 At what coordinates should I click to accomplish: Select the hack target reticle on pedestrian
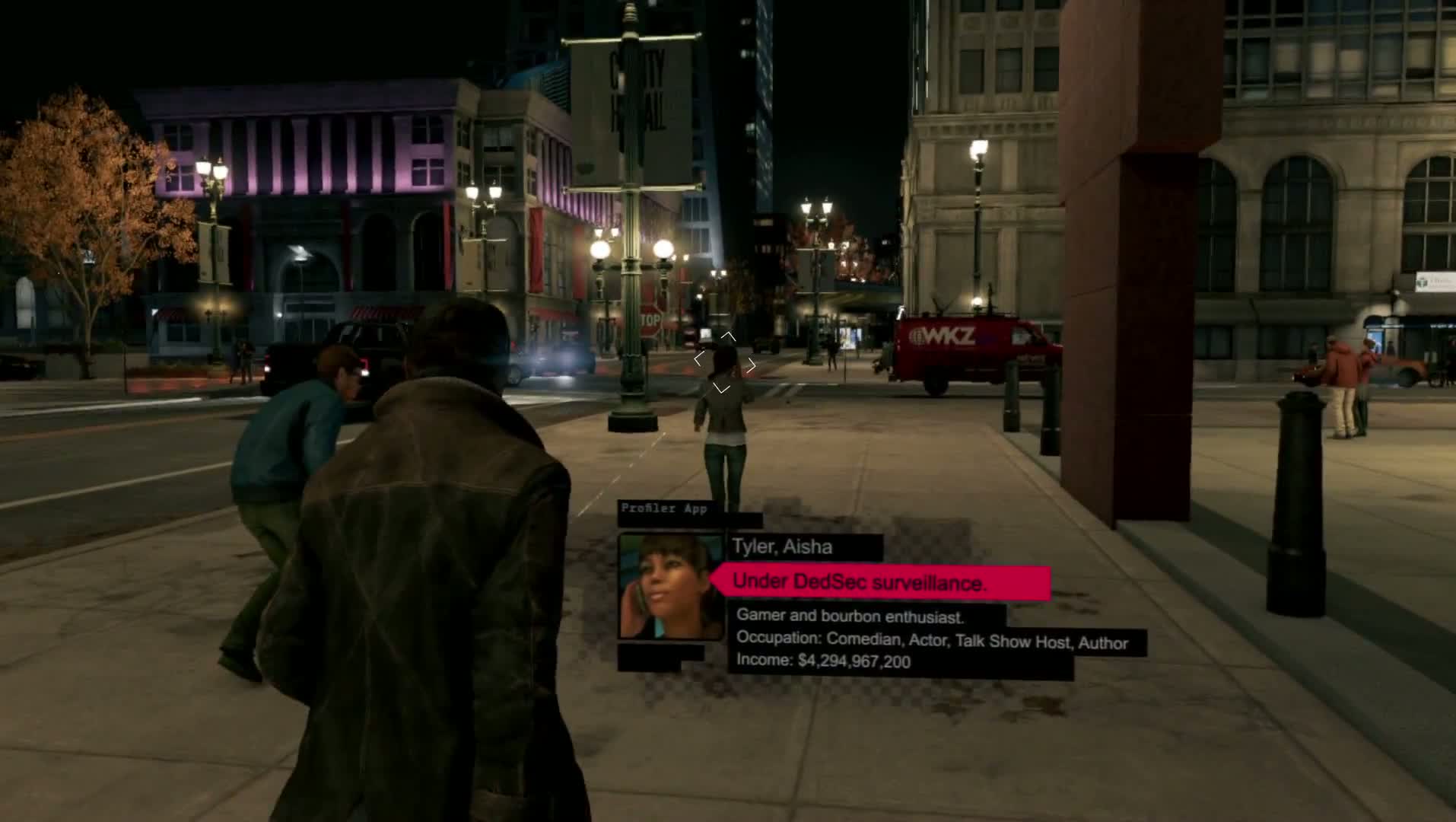pos(724,363)
